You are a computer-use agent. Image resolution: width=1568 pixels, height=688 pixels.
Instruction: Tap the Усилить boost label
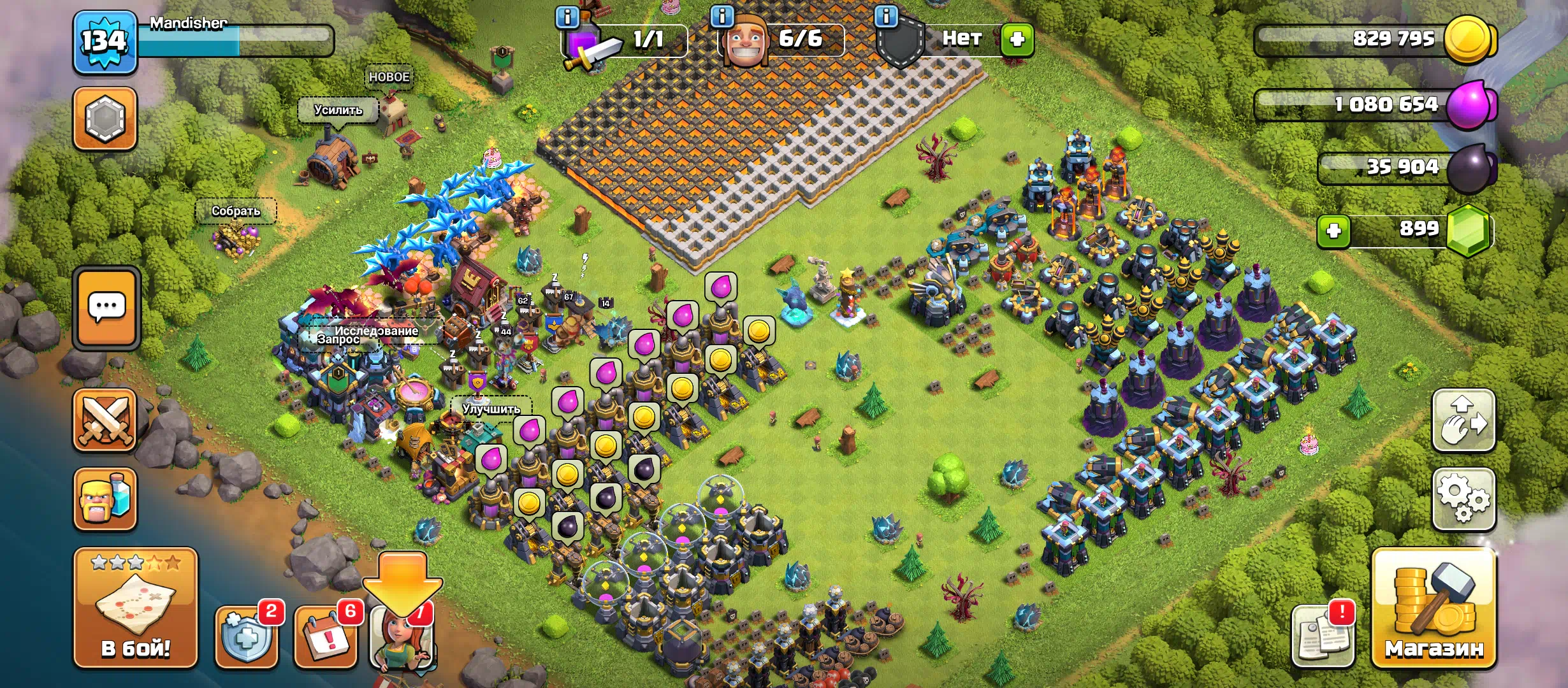(338, 110)
